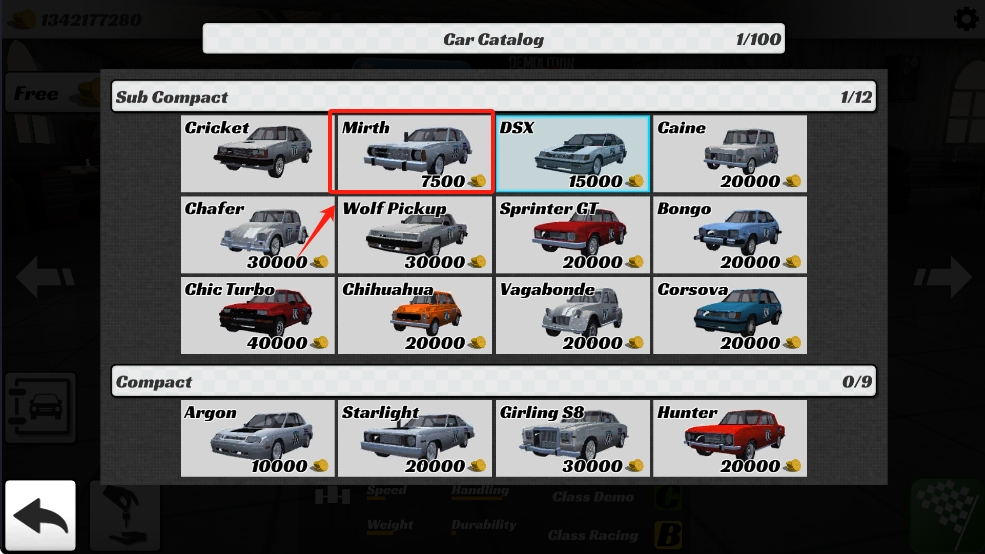Select the red Sprinter GT
The image size is (985, 554).
[x=572, y=234]
